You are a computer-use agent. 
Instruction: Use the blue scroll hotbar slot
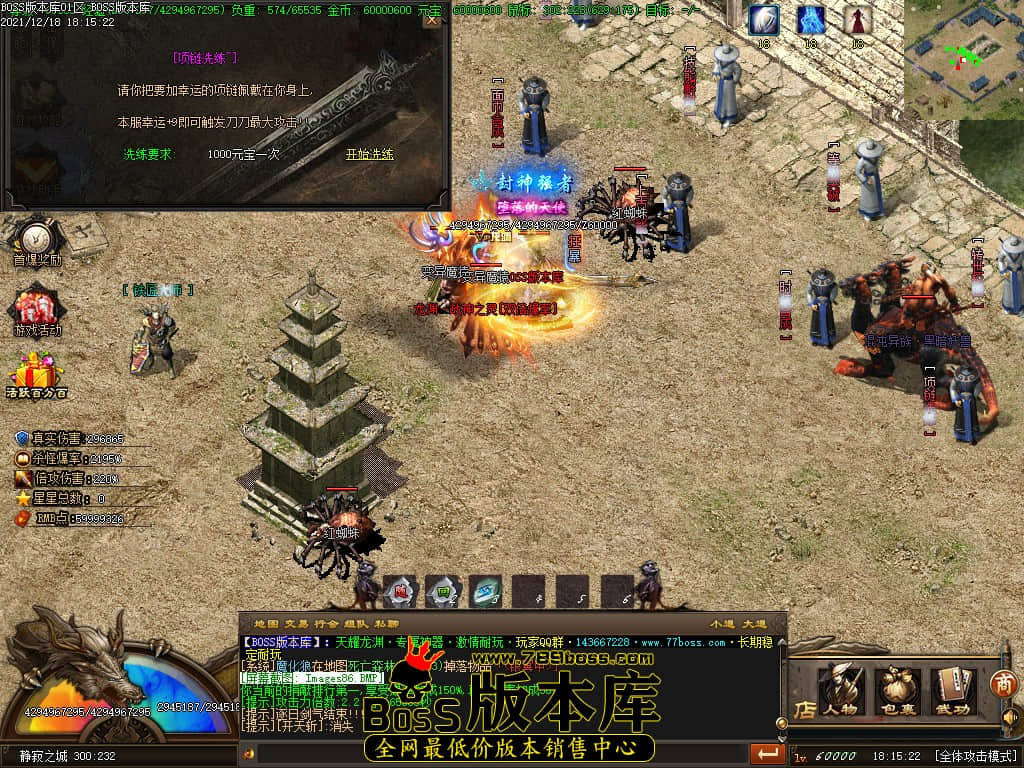(486, 591)
